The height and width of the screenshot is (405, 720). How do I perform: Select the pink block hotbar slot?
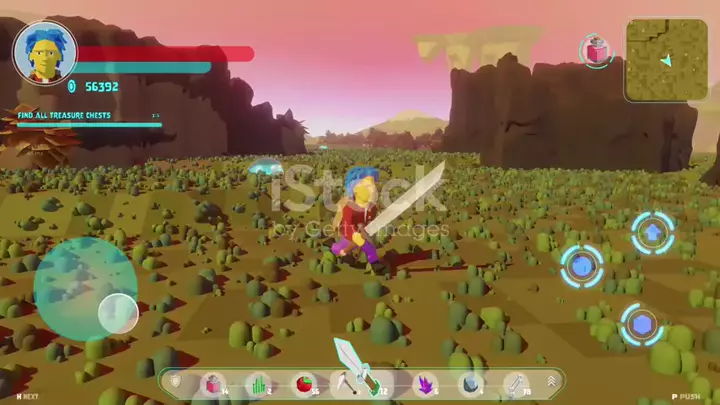213,383
